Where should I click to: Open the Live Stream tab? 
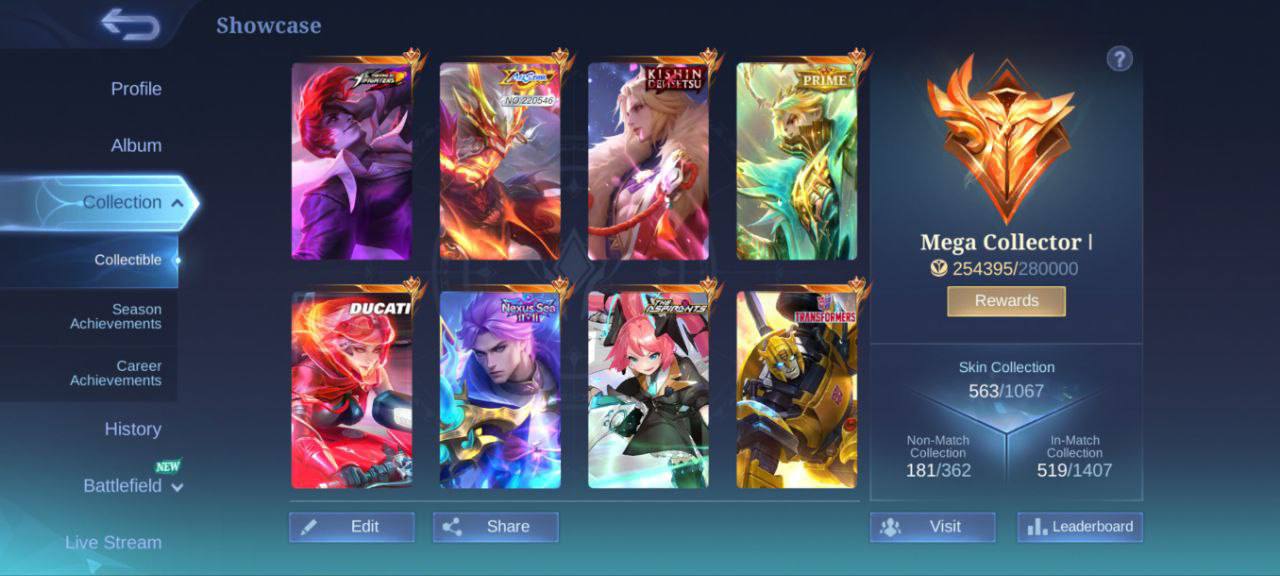coord(113,542)
